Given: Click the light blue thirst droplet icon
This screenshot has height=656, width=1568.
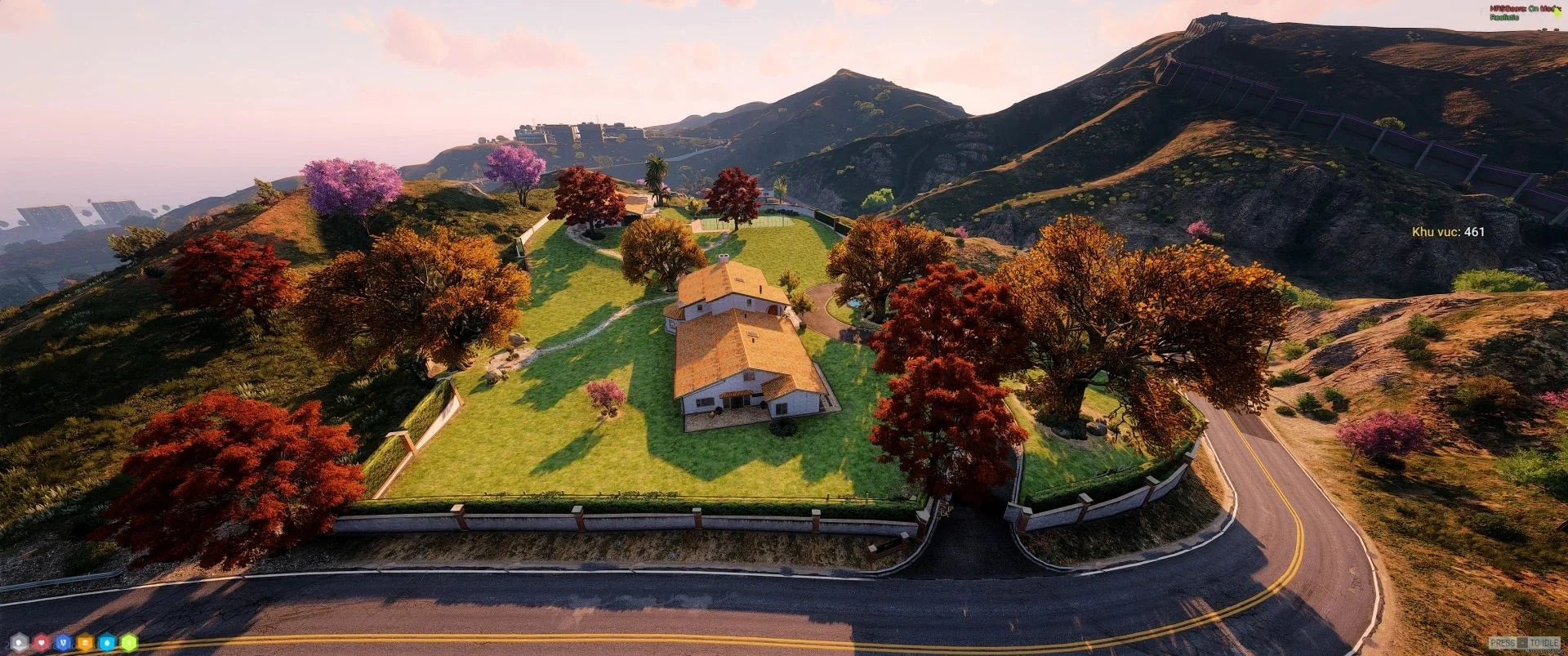Looking at the screenshot, I should click(x=108, y=642).
